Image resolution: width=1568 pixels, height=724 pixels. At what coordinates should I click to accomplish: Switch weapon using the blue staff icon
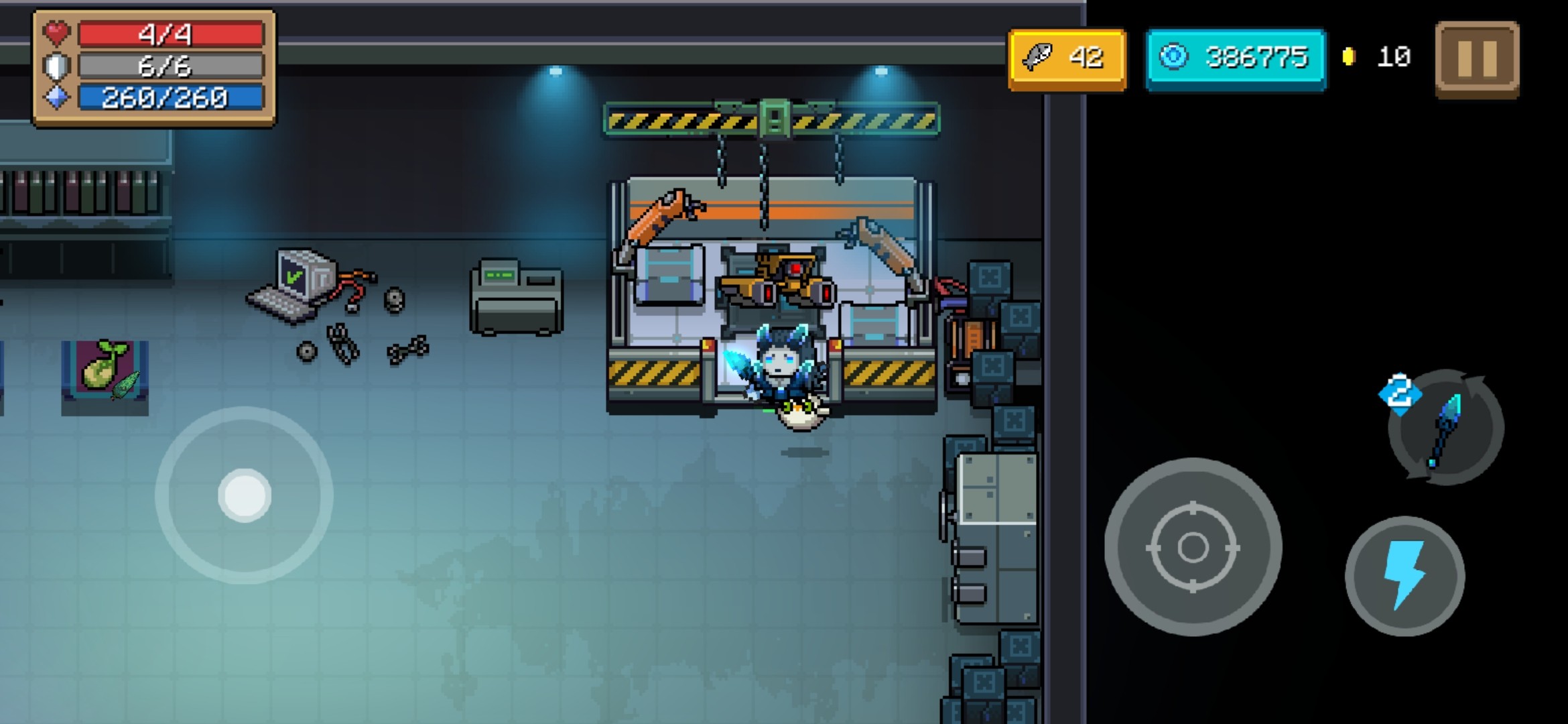pos(1446,428)
